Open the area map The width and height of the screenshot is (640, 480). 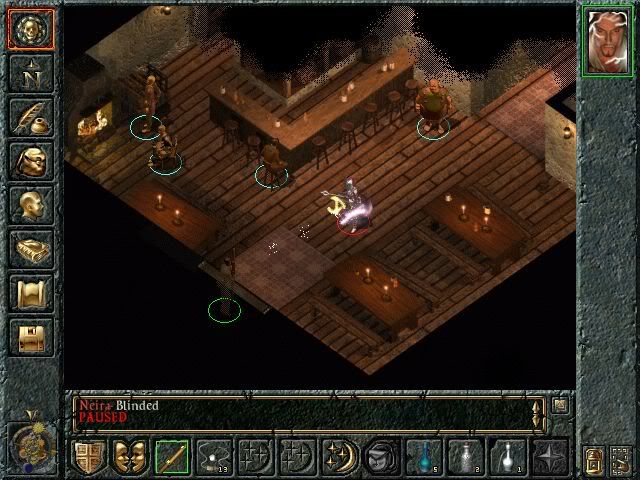click(x=30, y=73)
